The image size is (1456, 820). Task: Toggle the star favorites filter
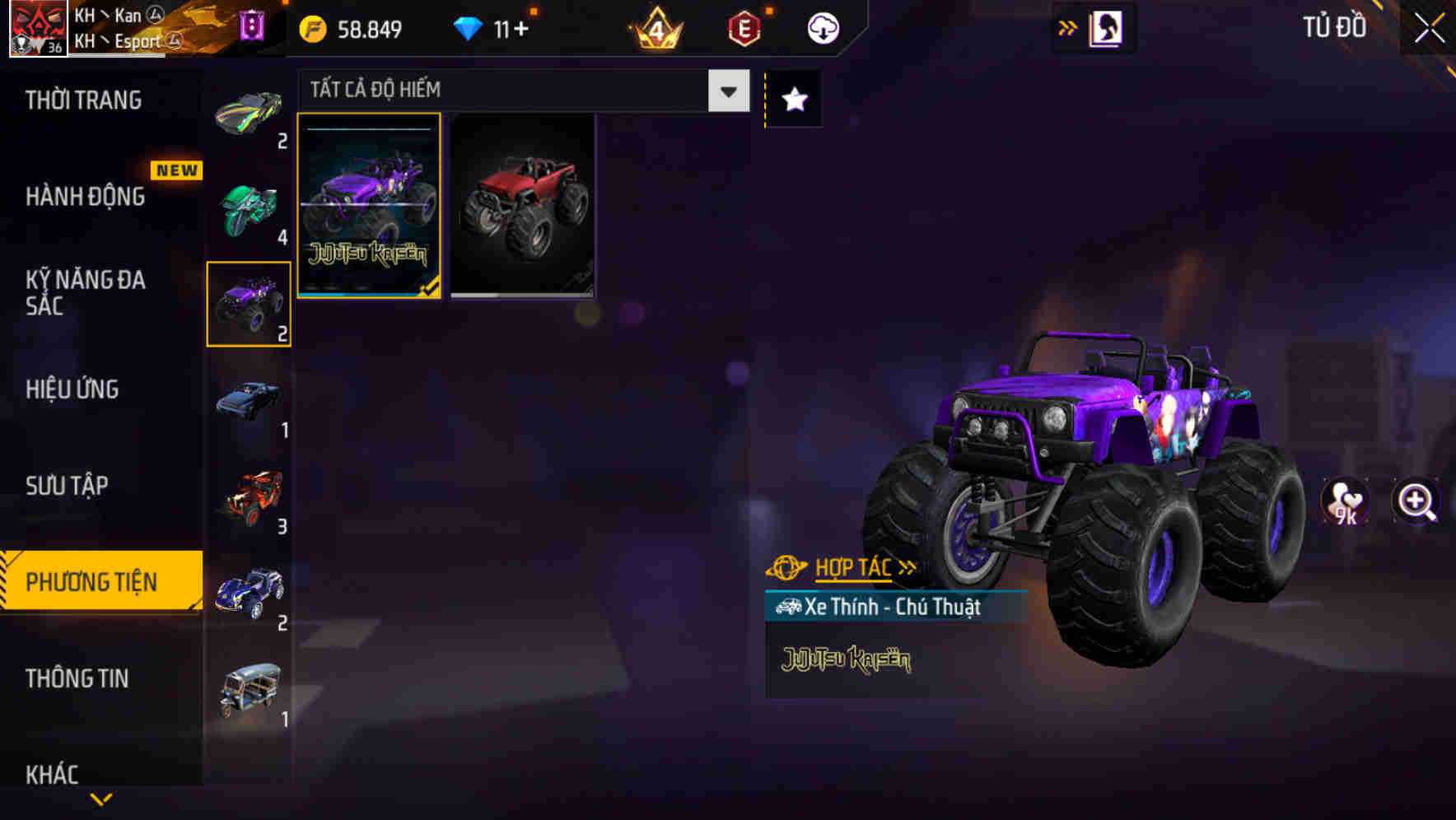[793, 99]
